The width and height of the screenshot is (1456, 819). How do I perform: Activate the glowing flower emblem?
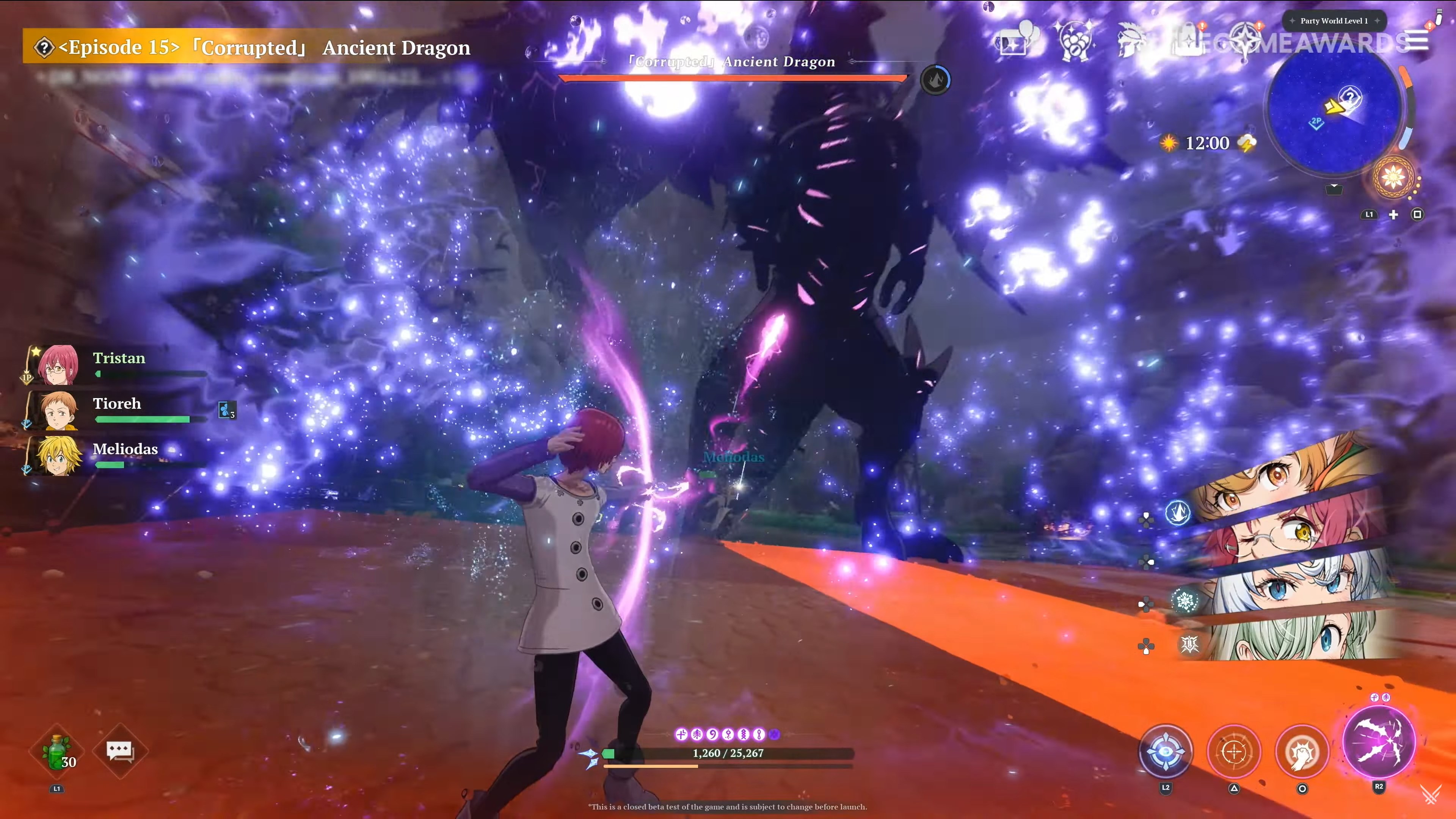click(1393, 177)
